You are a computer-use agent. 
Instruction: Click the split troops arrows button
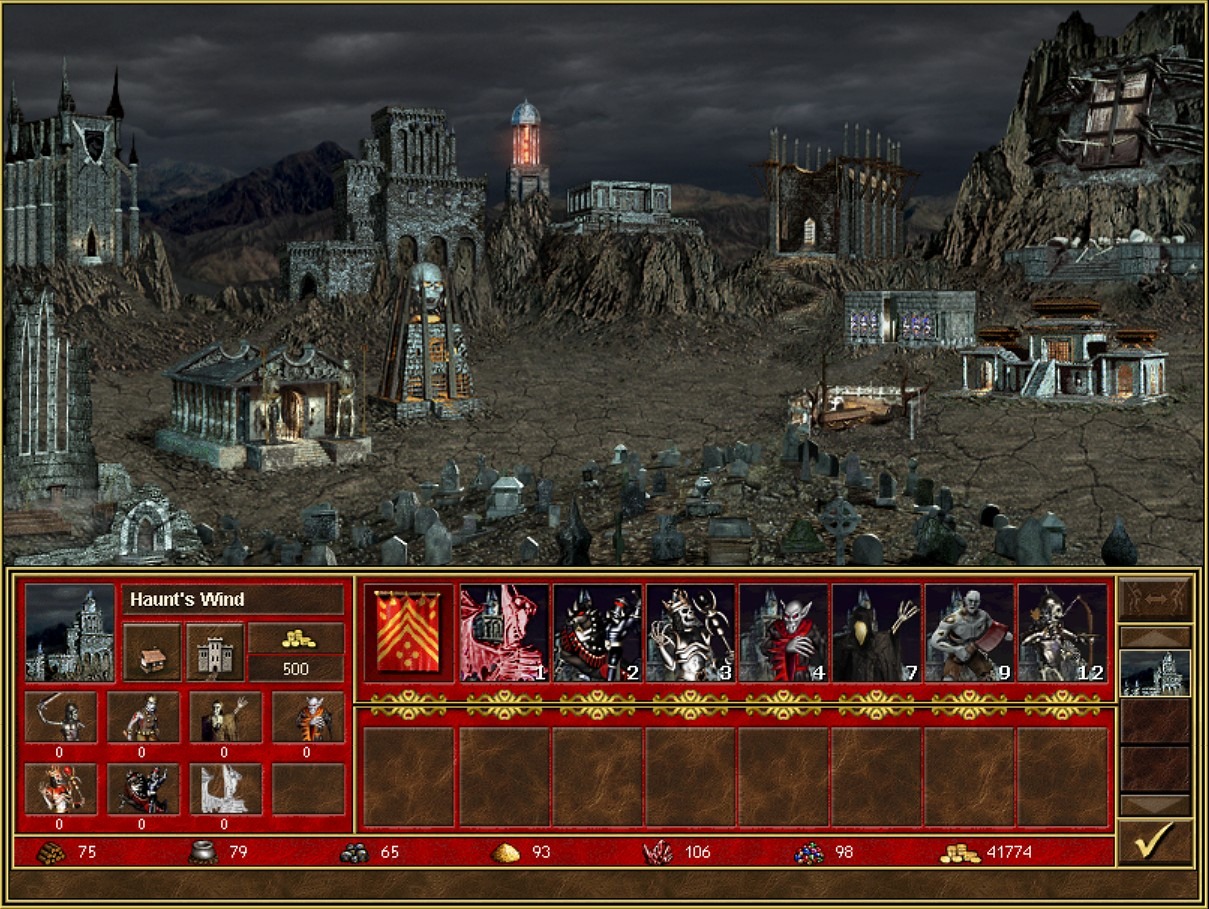1155,599
